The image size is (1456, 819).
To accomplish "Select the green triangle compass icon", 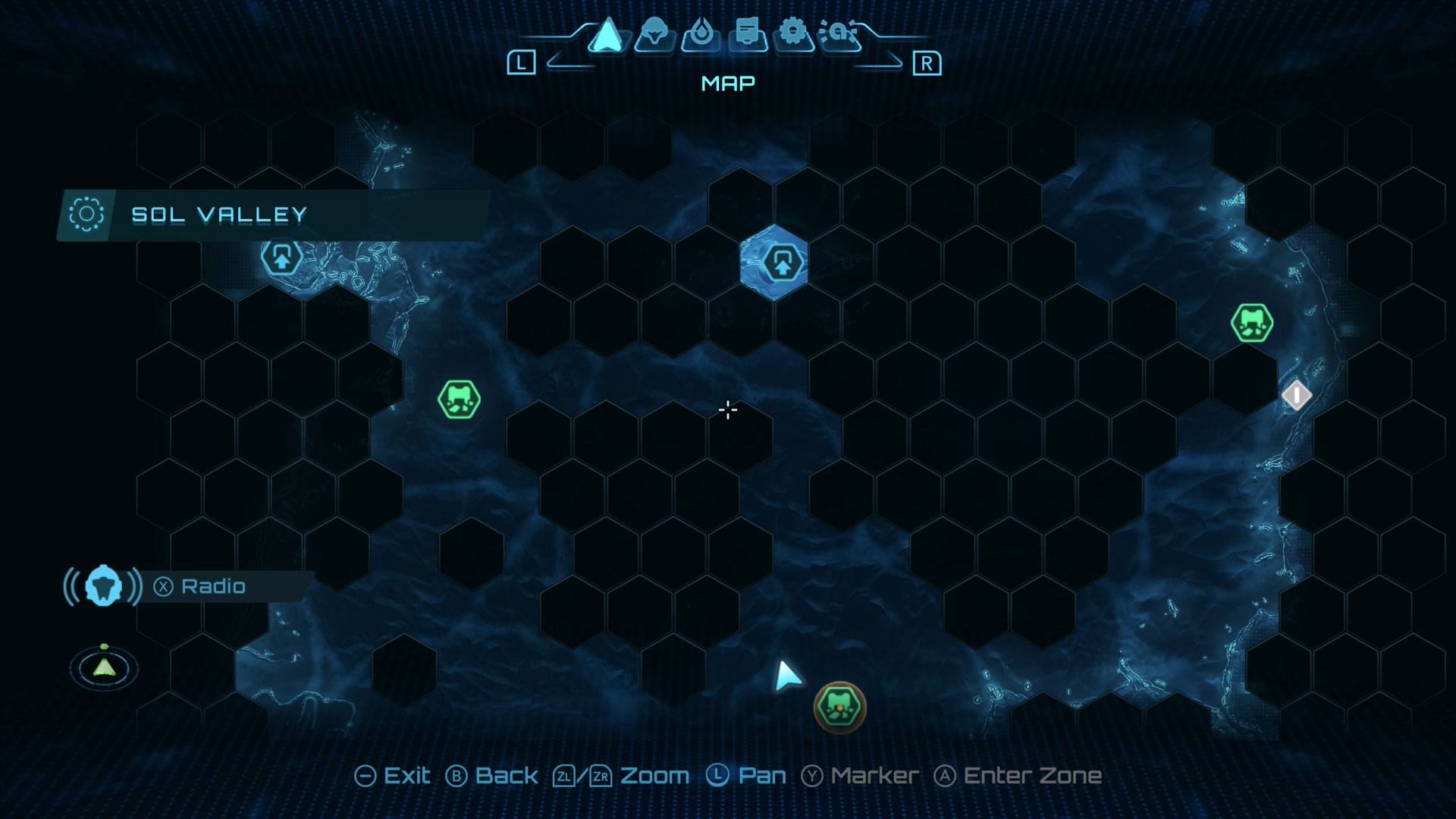I will click(104, 667).
